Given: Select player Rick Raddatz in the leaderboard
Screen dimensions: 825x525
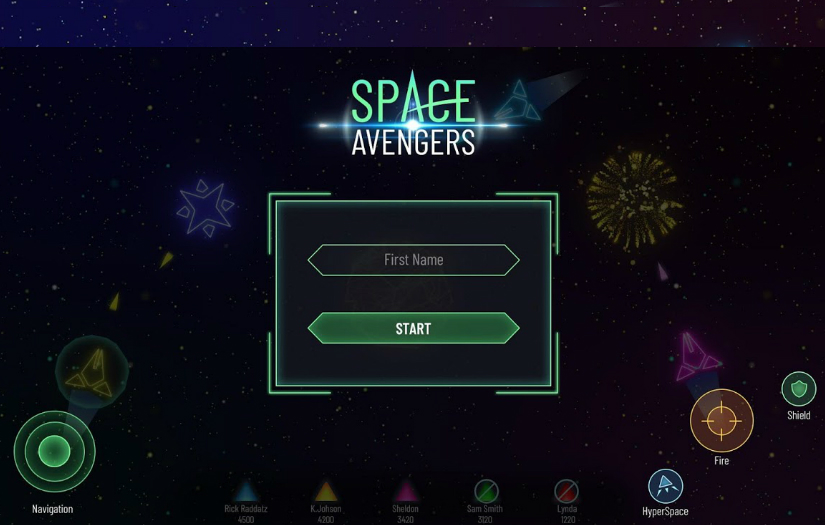Looking at the screenshot, I should point(246,492).
